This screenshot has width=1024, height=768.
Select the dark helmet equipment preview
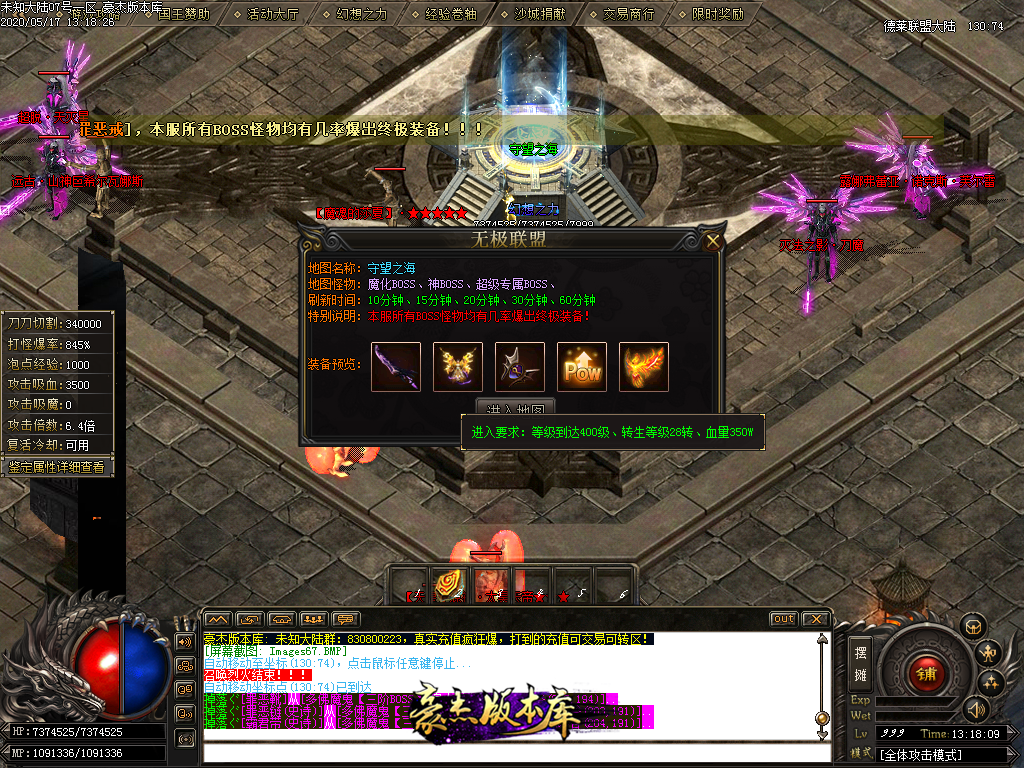[x=520, y=367]
